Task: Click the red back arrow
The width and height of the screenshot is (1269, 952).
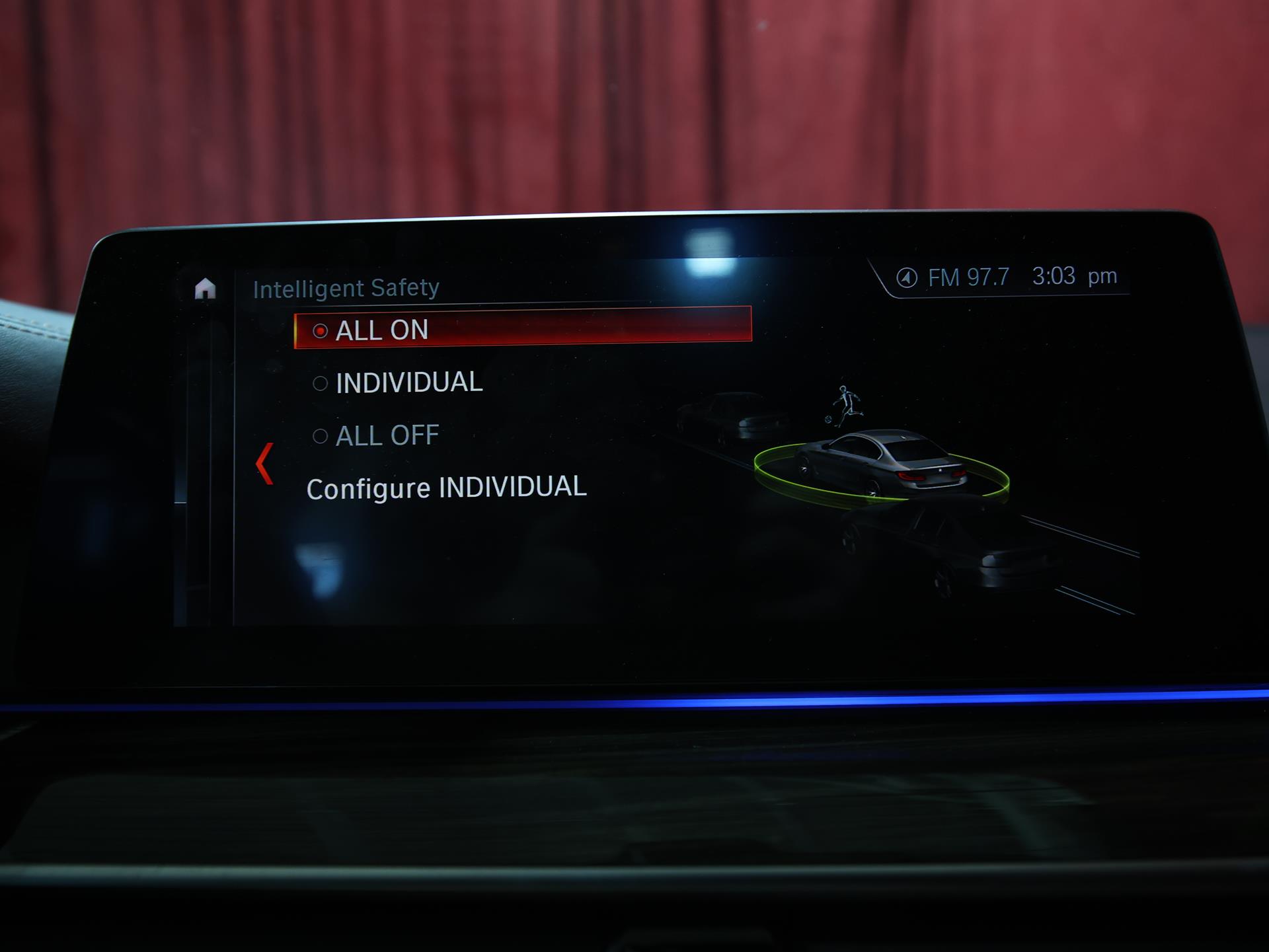Action: (x=264, y=463)
